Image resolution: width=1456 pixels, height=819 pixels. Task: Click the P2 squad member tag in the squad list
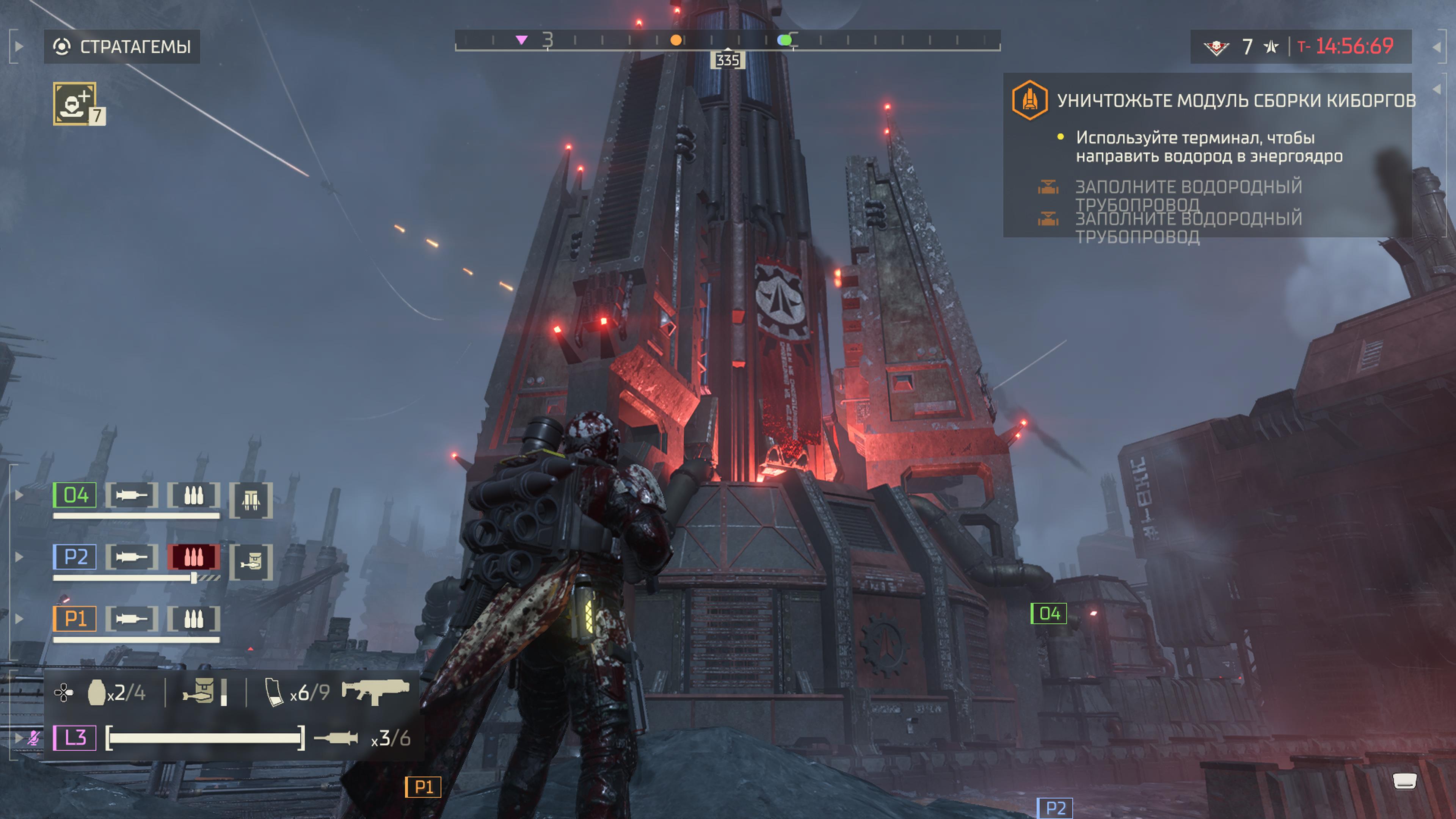pos(75,557)
